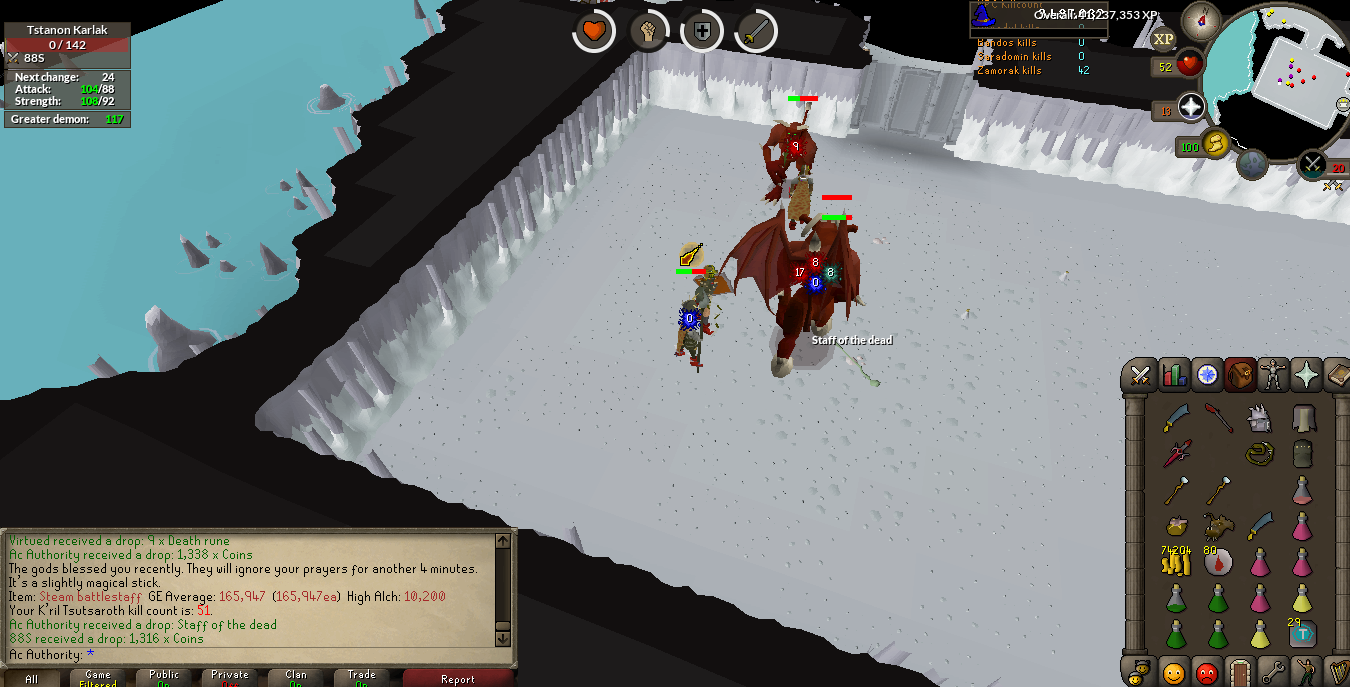
Task: Open the Settings wrench tab
Action: (x=1272, y=670)
